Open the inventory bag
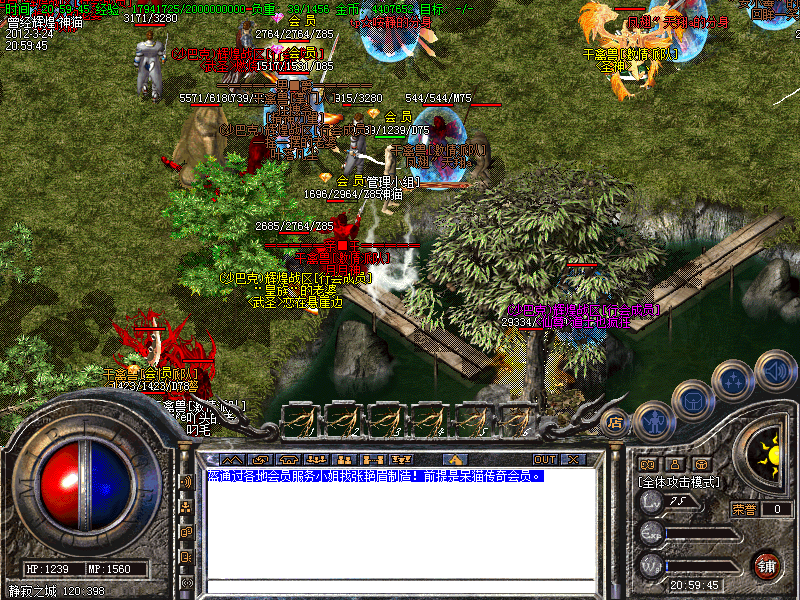Image resolution: width=800 pixels, height=600 pixels. point(693,401)
